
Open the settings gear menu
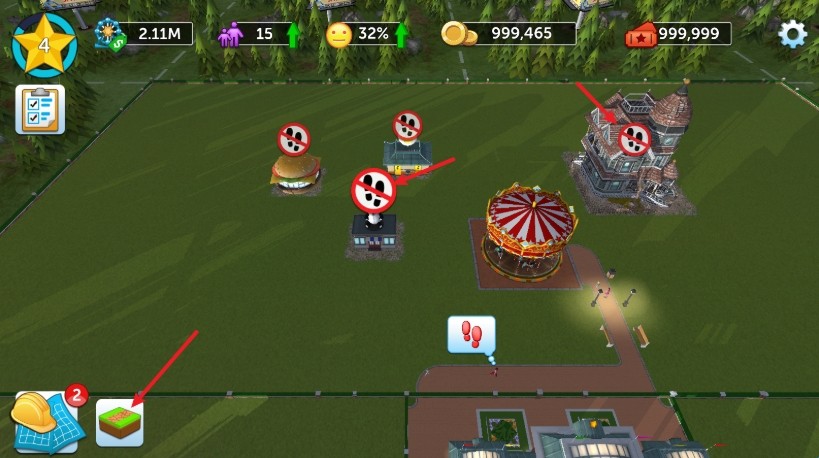point(792,34)
